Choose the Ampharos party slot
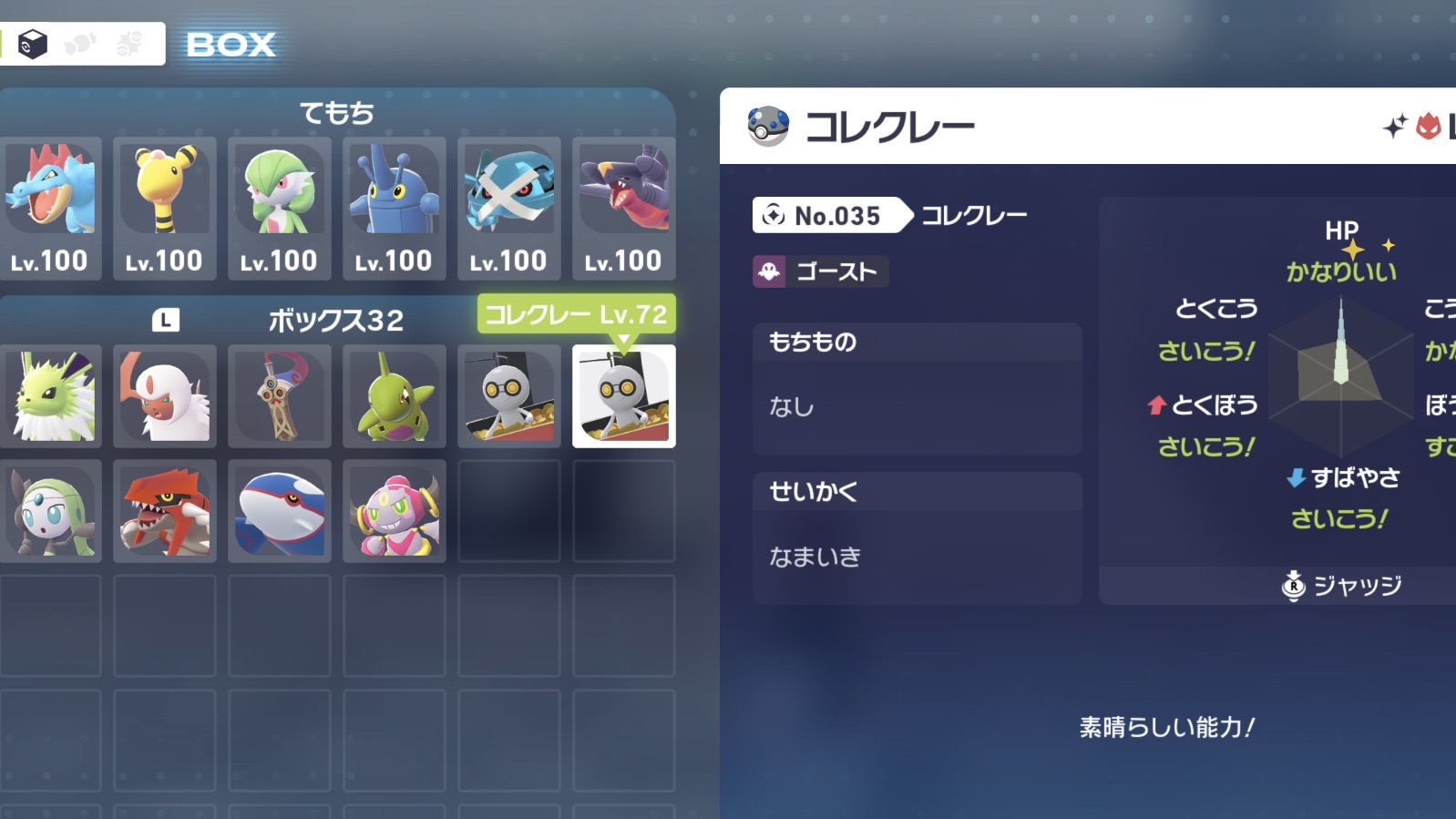Image resolution: width=1456 pixels, height=819 pixels. (x=165, y=208)
